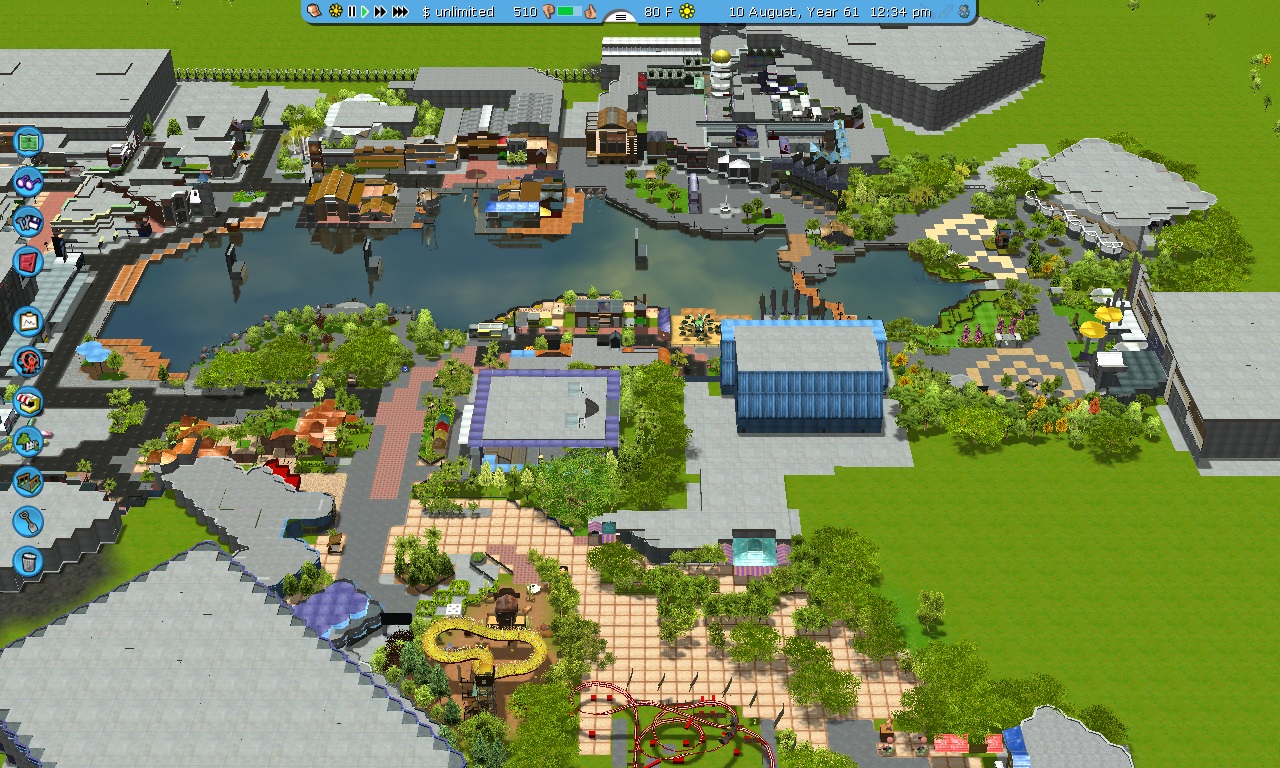Select the shovel terrain tool
The height and width of the screenshot is (768, 1280).
[x=28, y=521]
